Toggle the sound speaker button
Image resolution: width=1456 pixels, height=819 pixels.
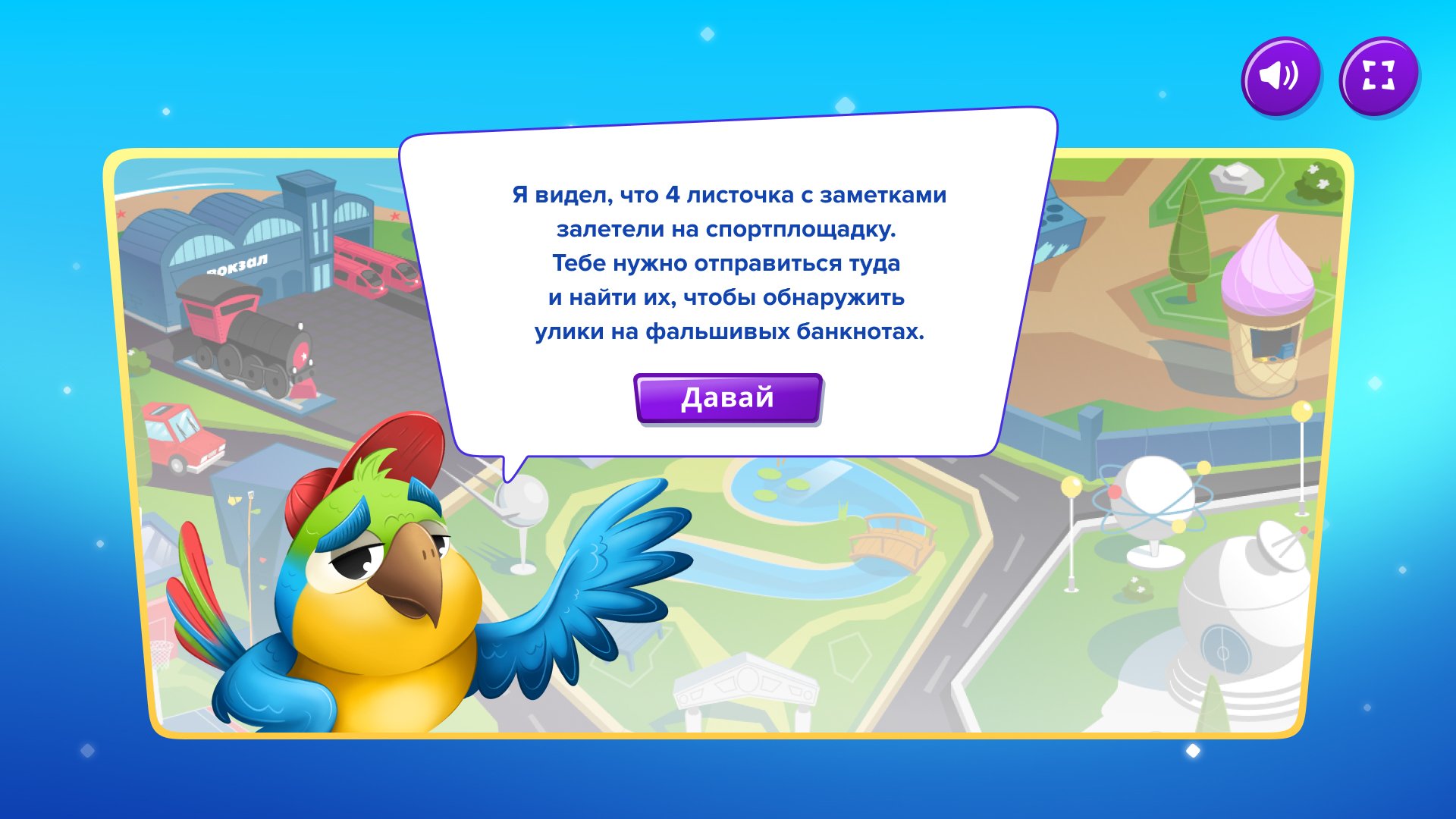(1280, 76)
